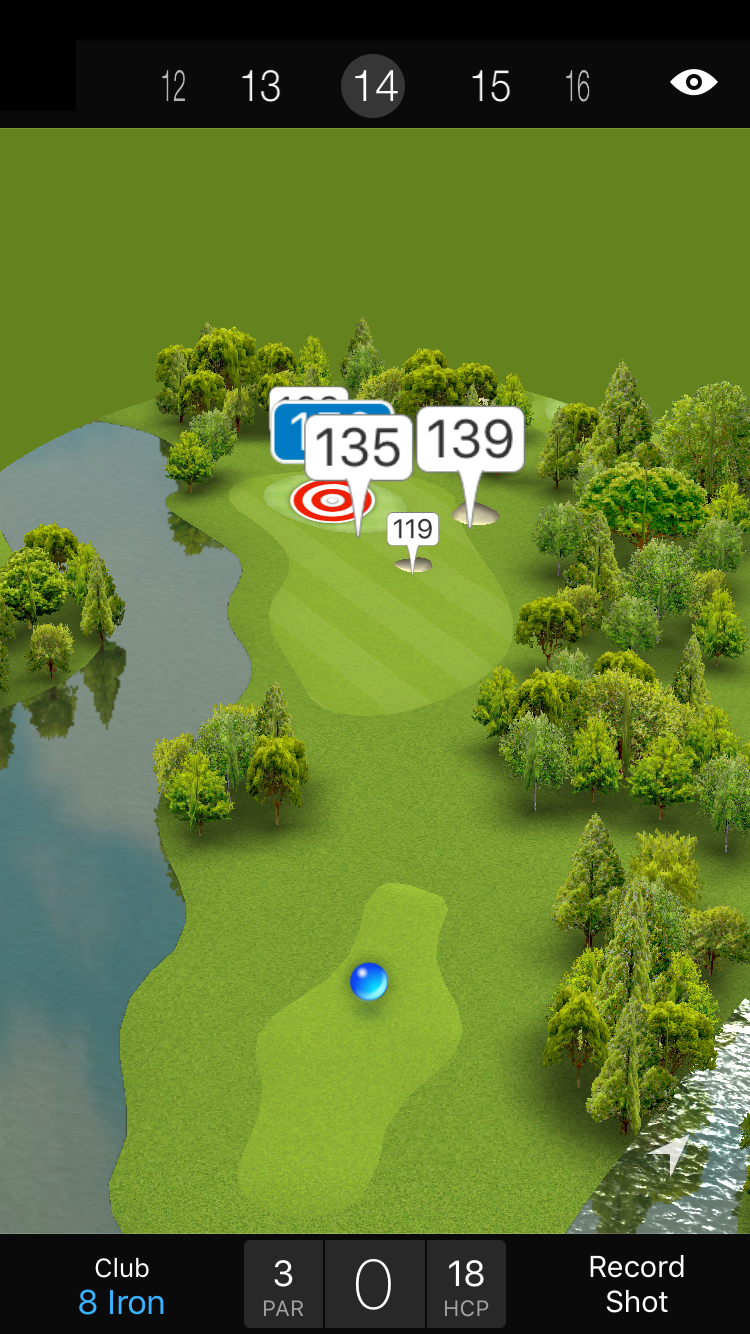Toggle the eye view icon
Viewport: 750px width, 1334px height.
pos(693,83)
